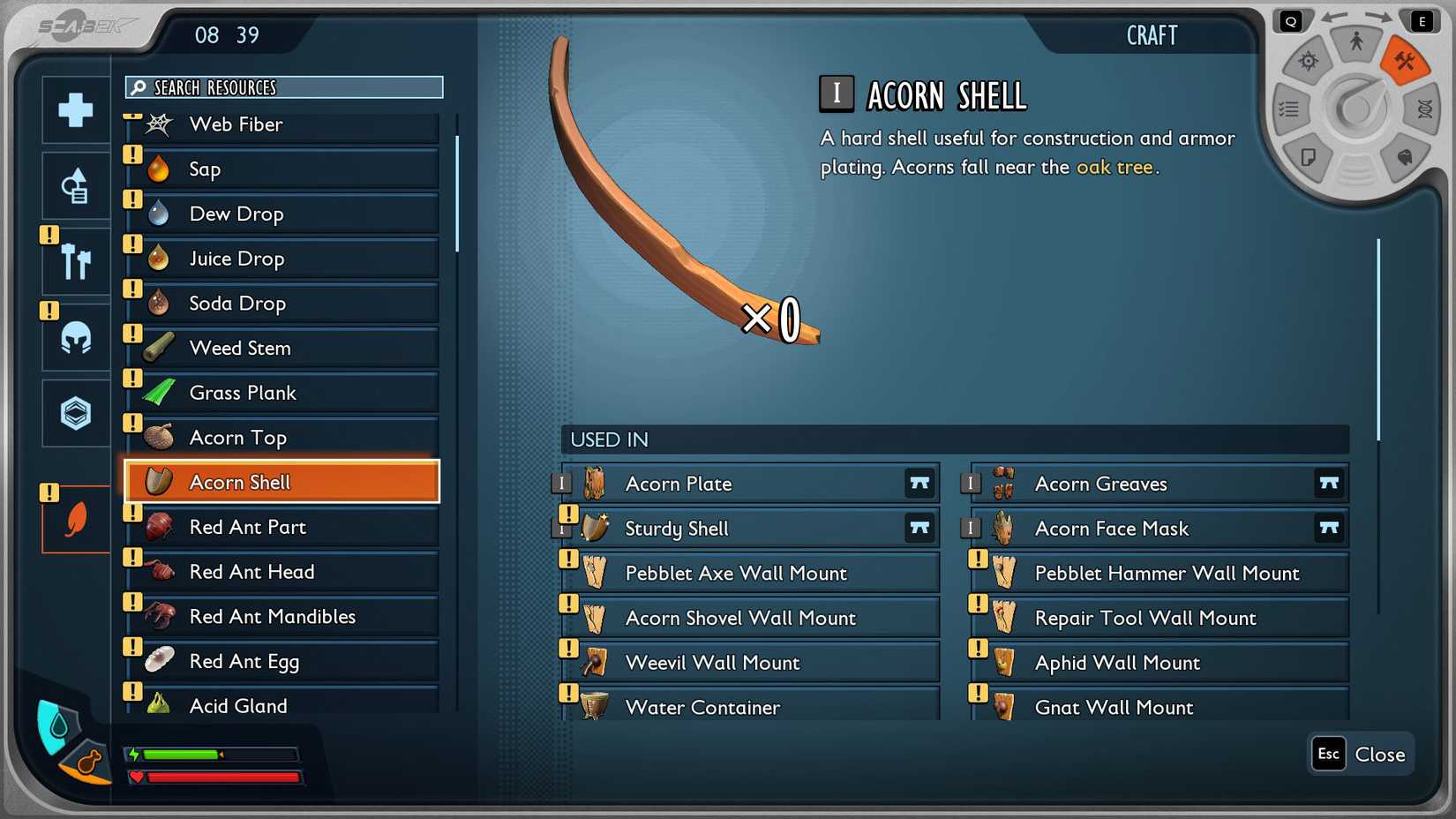Select the Sap resource entry

tap(282, 169)
